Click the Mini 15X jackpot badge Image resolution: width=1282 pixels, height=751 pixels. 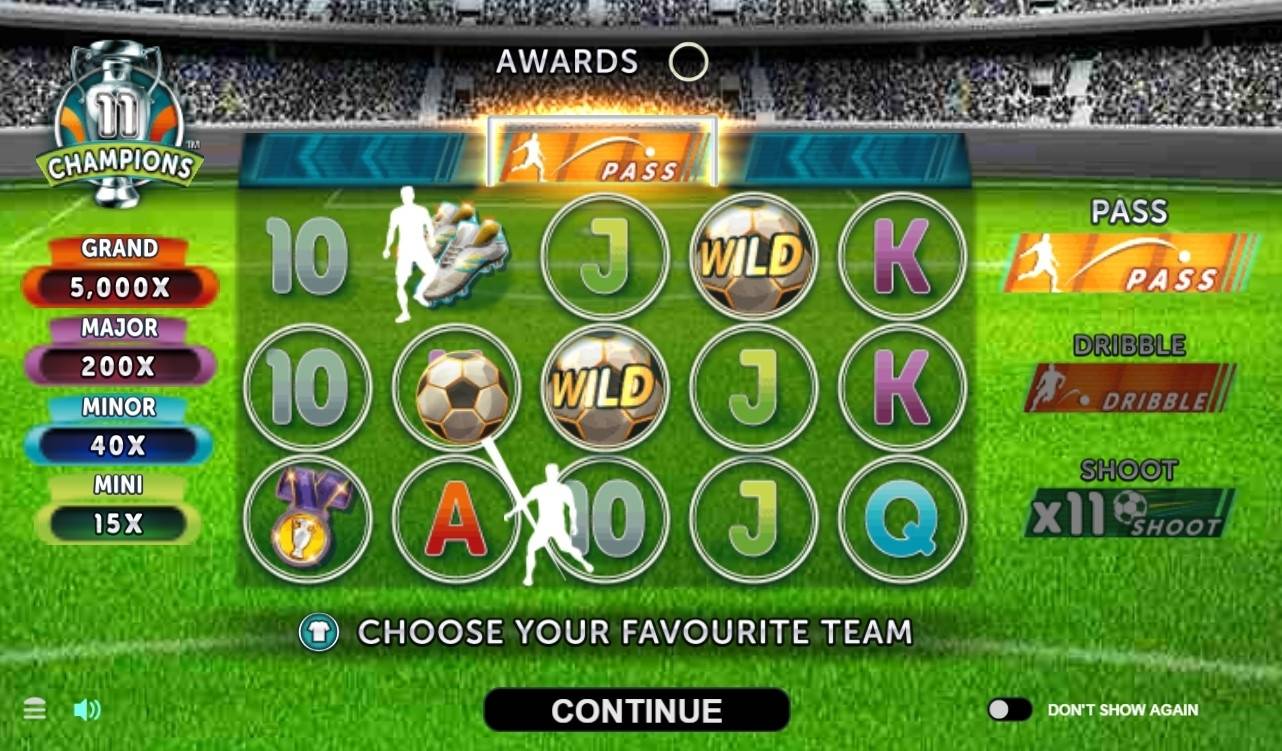point(119,507)
